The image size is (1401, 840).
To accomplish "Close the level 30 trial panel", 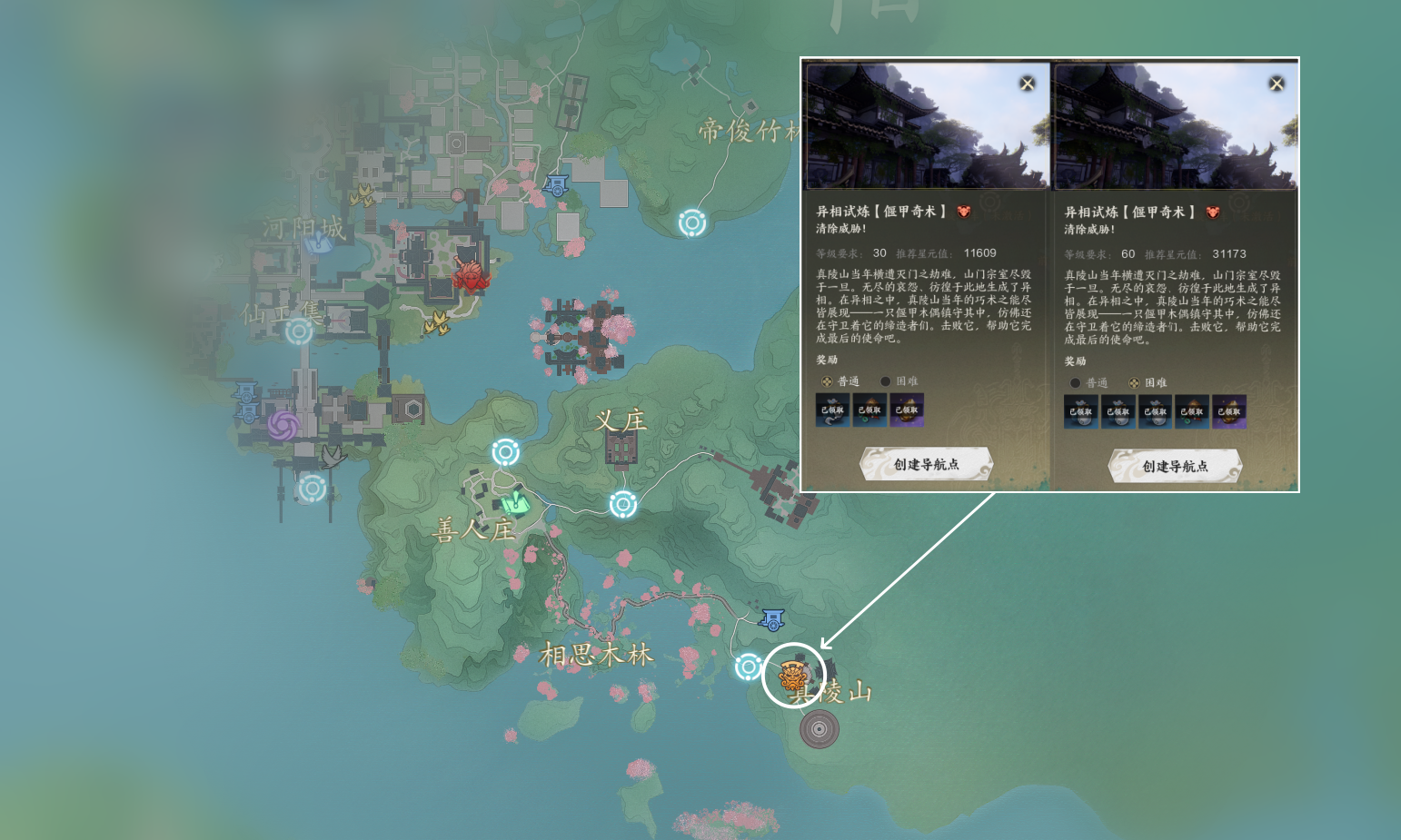I will pos(1027,84).
